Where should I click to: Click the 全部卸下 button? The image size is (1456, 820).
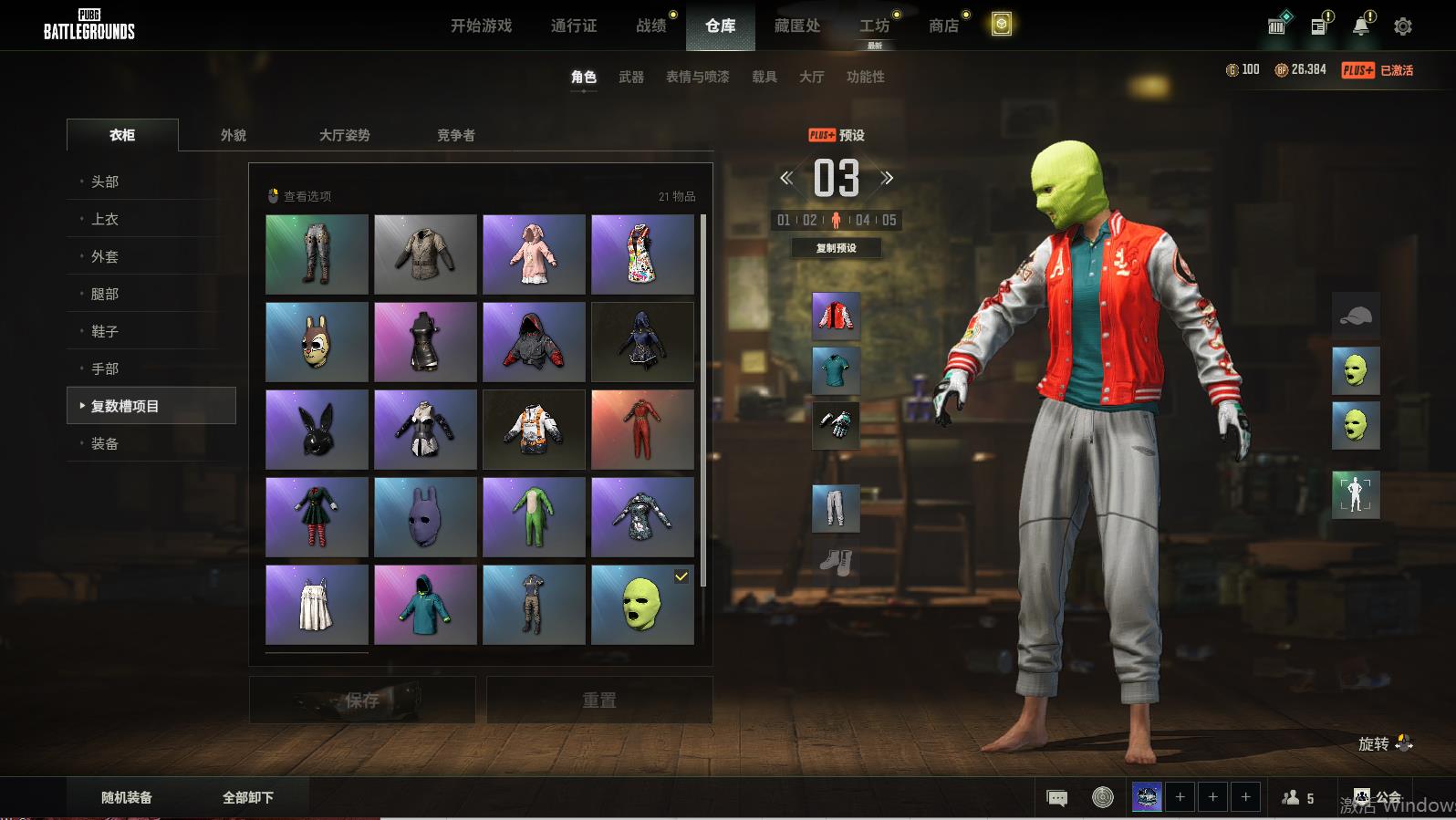click(x=248, y=797)
